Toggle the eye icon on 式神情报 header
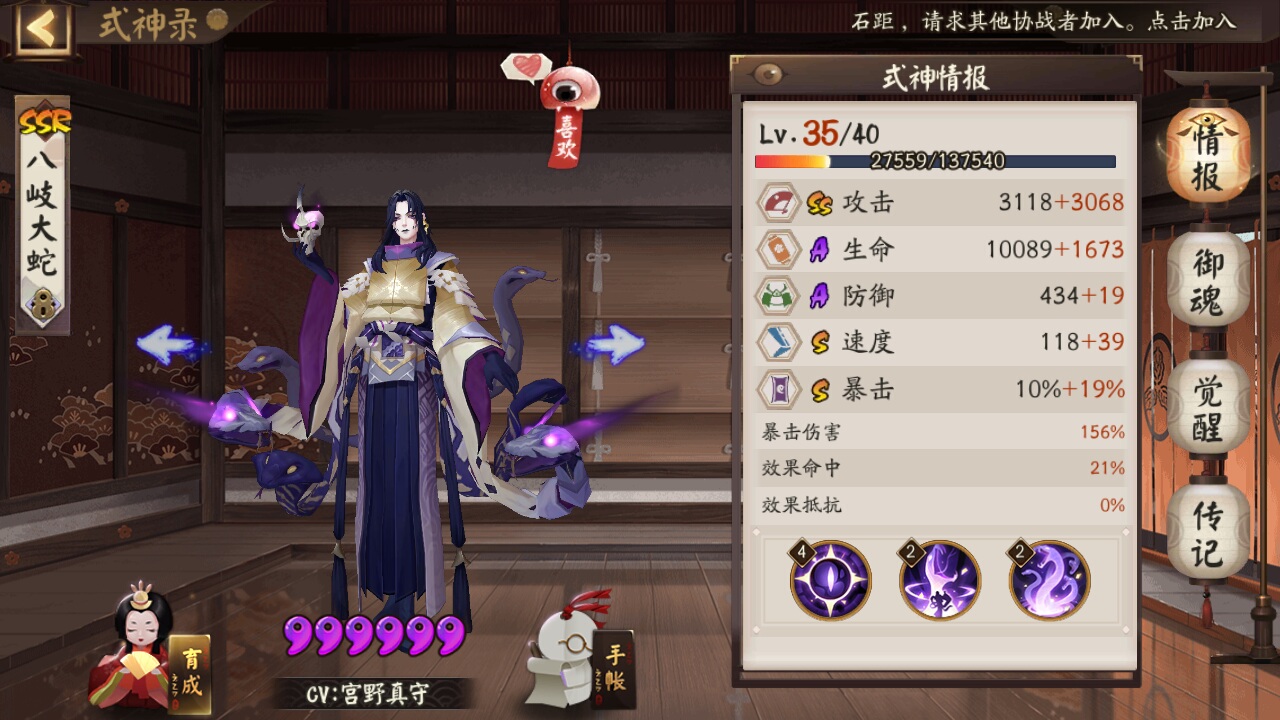 [769, 75]
